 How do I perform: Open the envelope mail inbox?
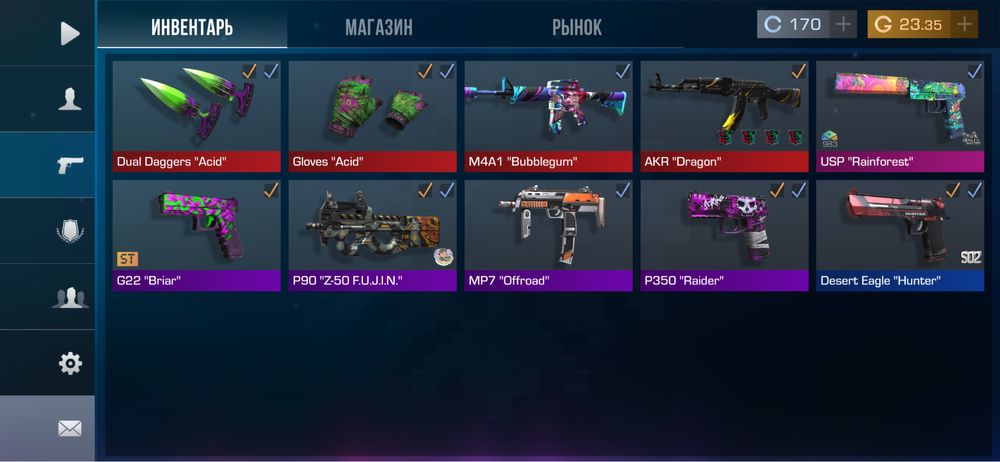point(69,428)
